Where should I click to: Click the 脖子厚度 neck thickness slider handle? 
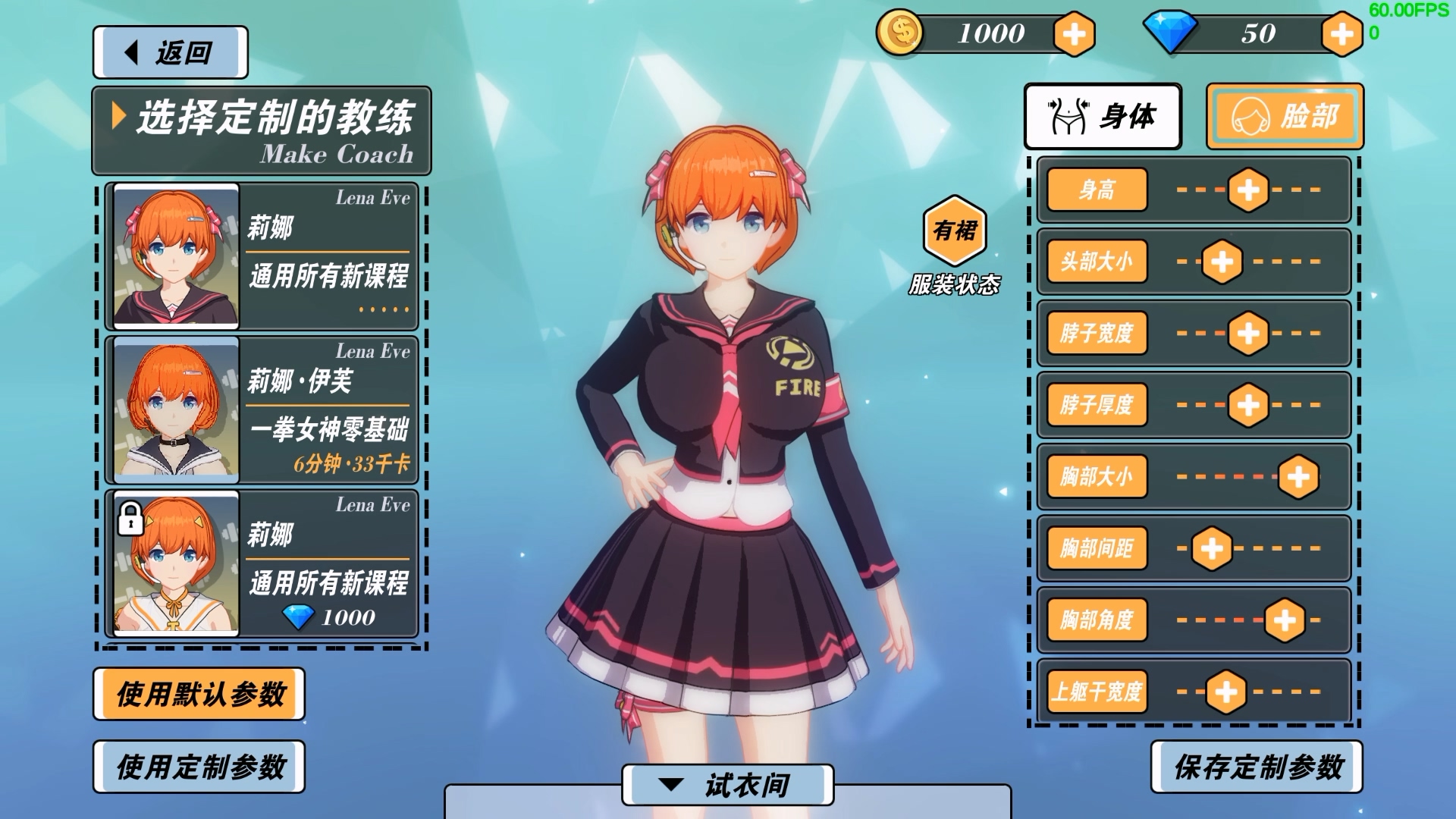tap(1248, 405)
